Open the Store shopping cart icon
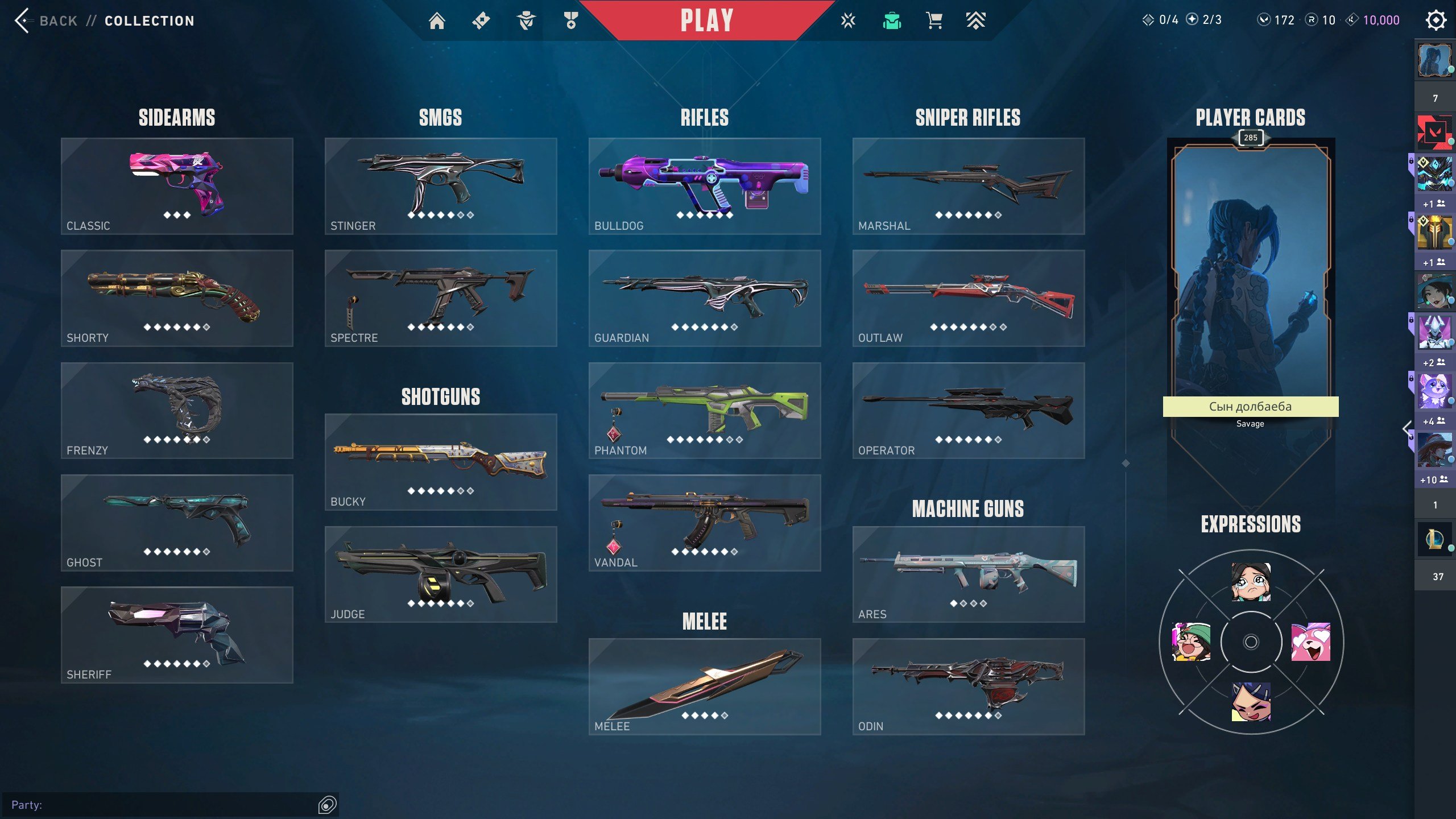Screen dimensions: 1456x819 coord(934,20)
